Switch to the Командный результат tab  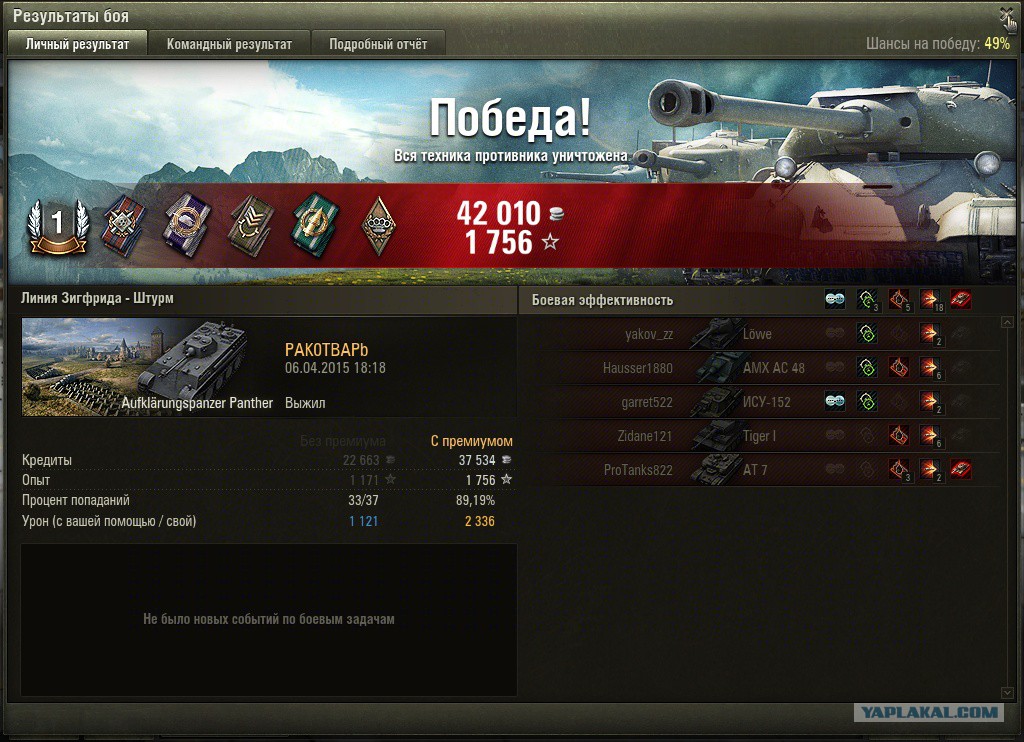pos(229,44)
